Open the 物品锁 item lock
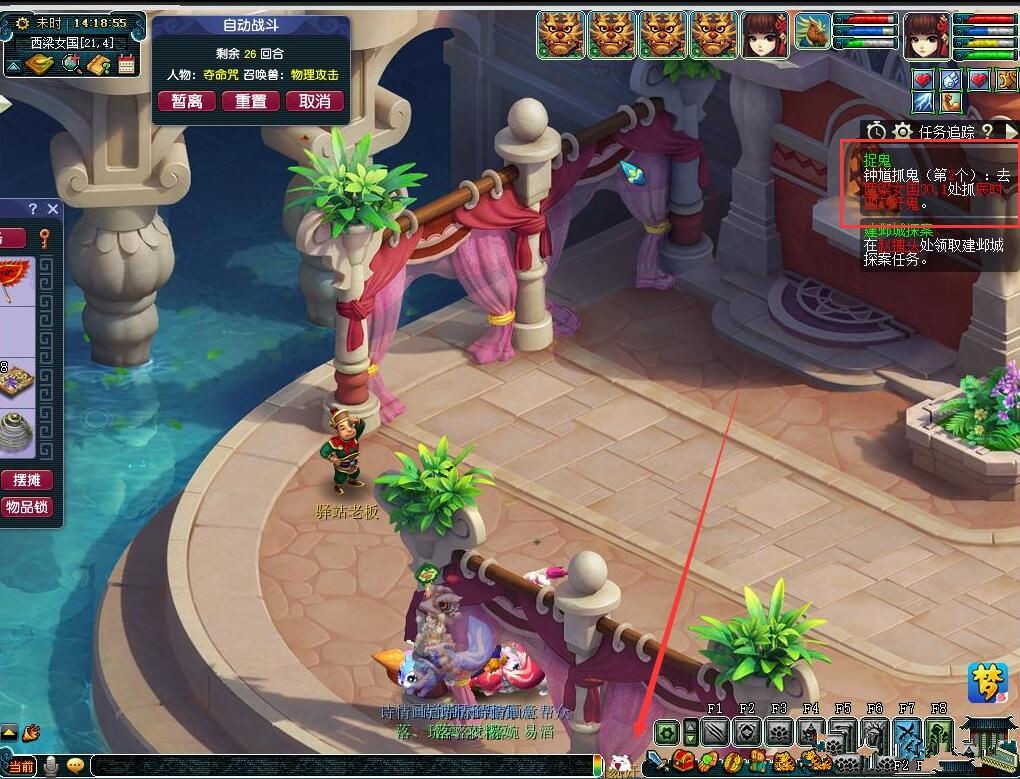Image resolution: width=1020 pixels, height=779 pixels. click(25, 506)
